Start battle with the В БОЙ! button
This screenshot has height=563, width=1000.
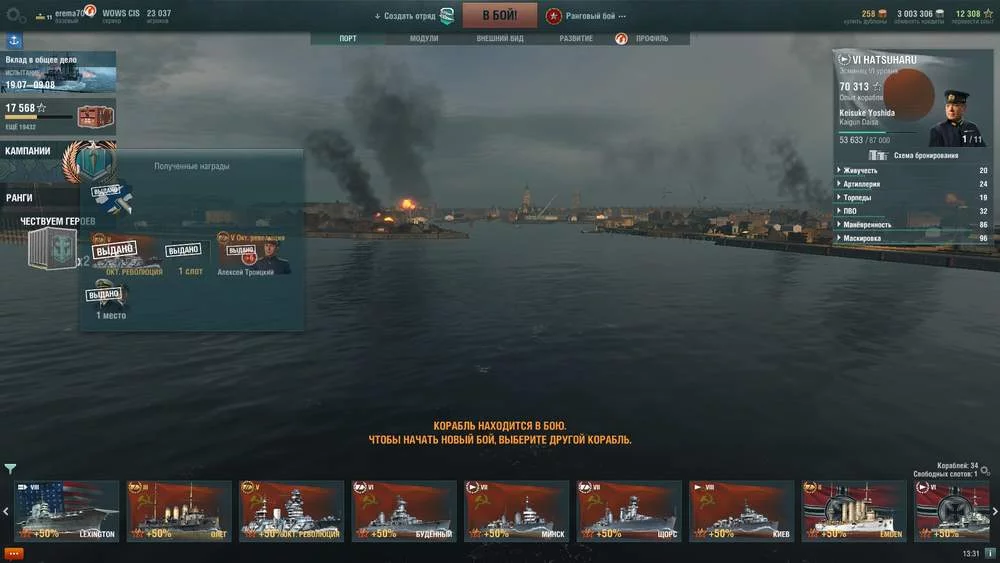pos(500,15)
